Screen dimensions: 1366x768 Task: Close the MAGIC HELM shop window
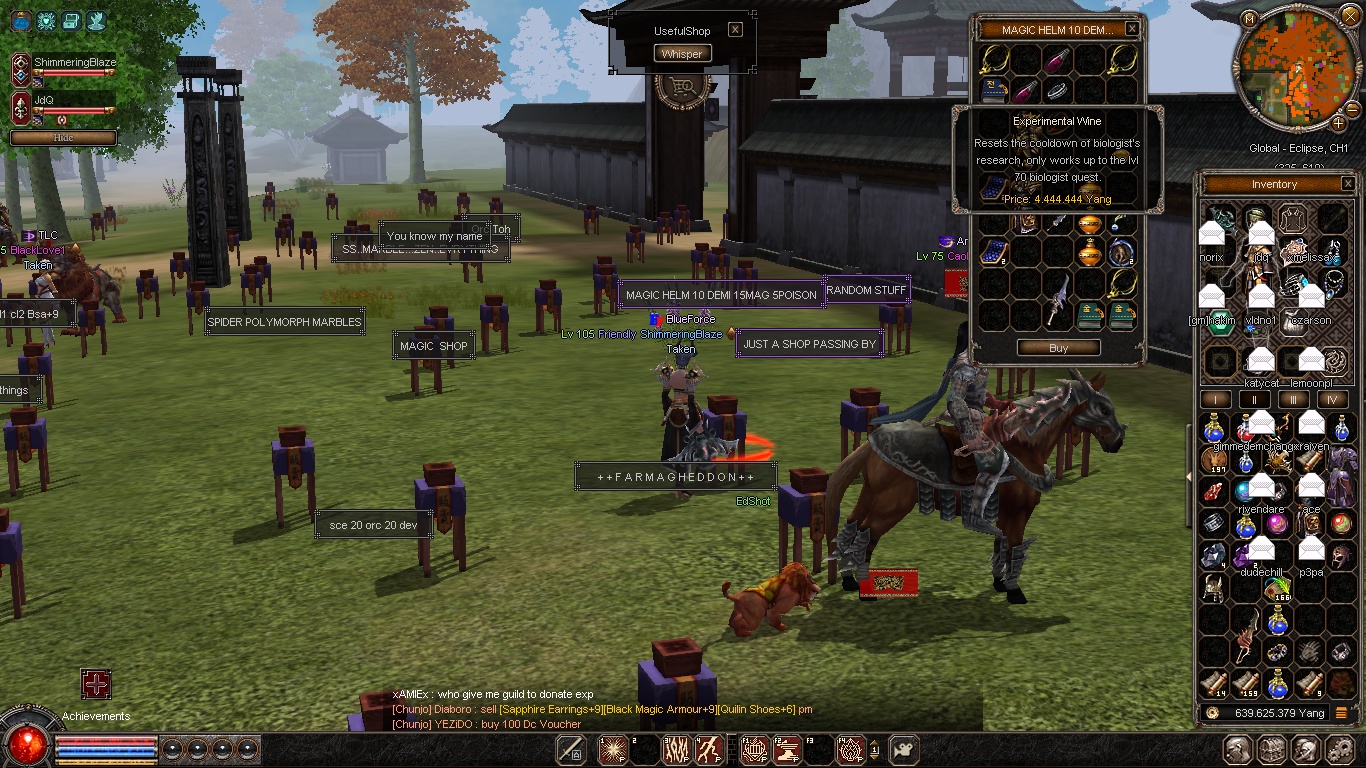click(x=1132, y=30)
